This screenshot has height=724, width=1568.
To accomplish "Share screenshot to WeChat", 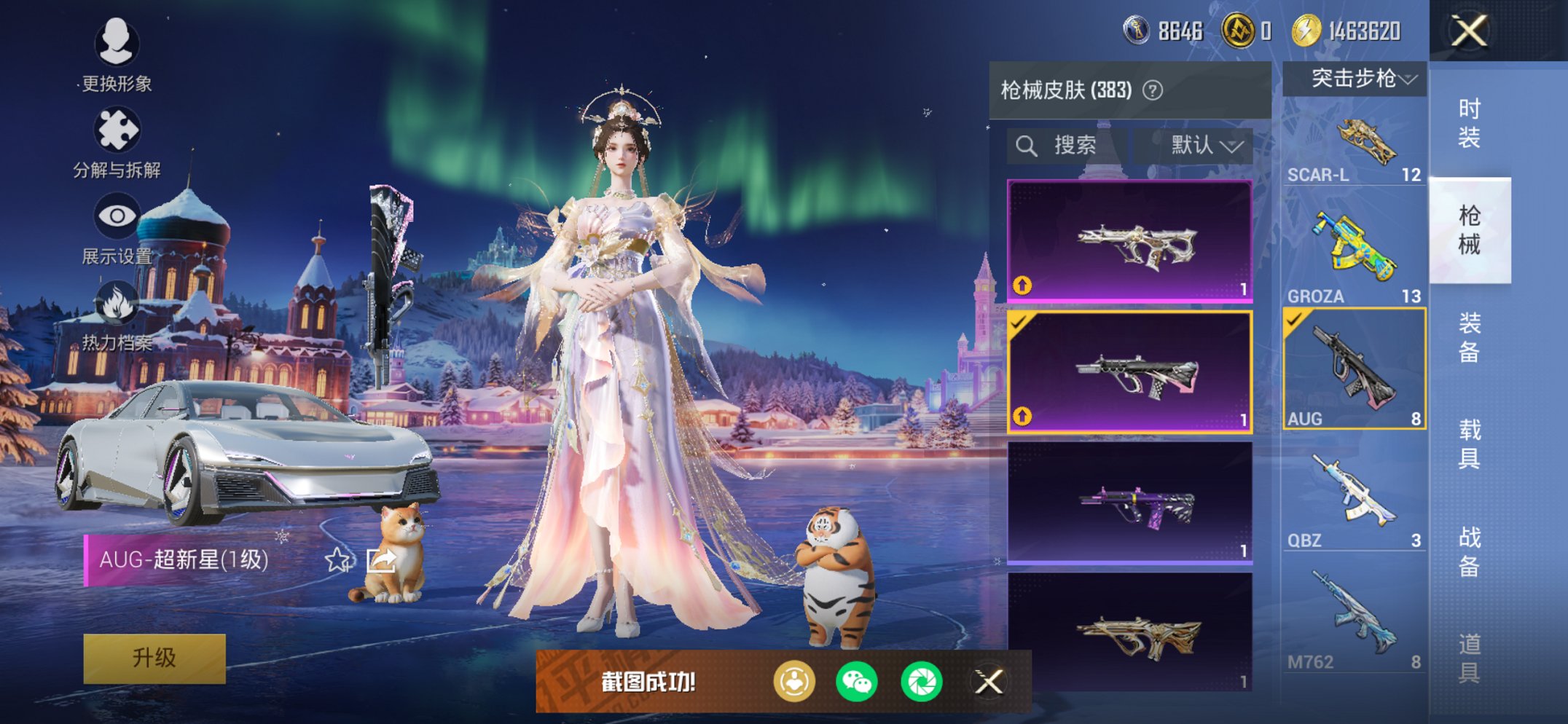I will [x=857, y=682].
